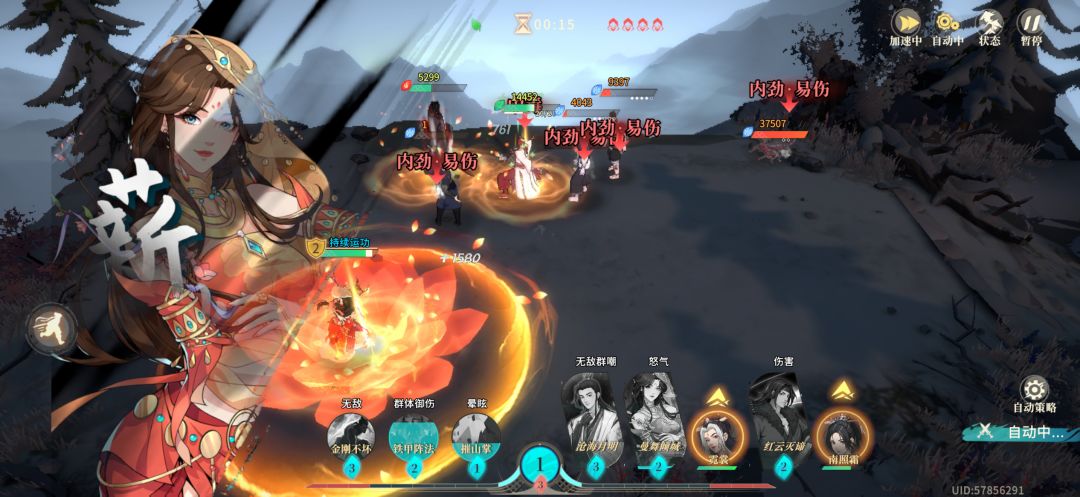
Task: Open the 自动策略 auto strategy settings
Action: pos(1034,391)
